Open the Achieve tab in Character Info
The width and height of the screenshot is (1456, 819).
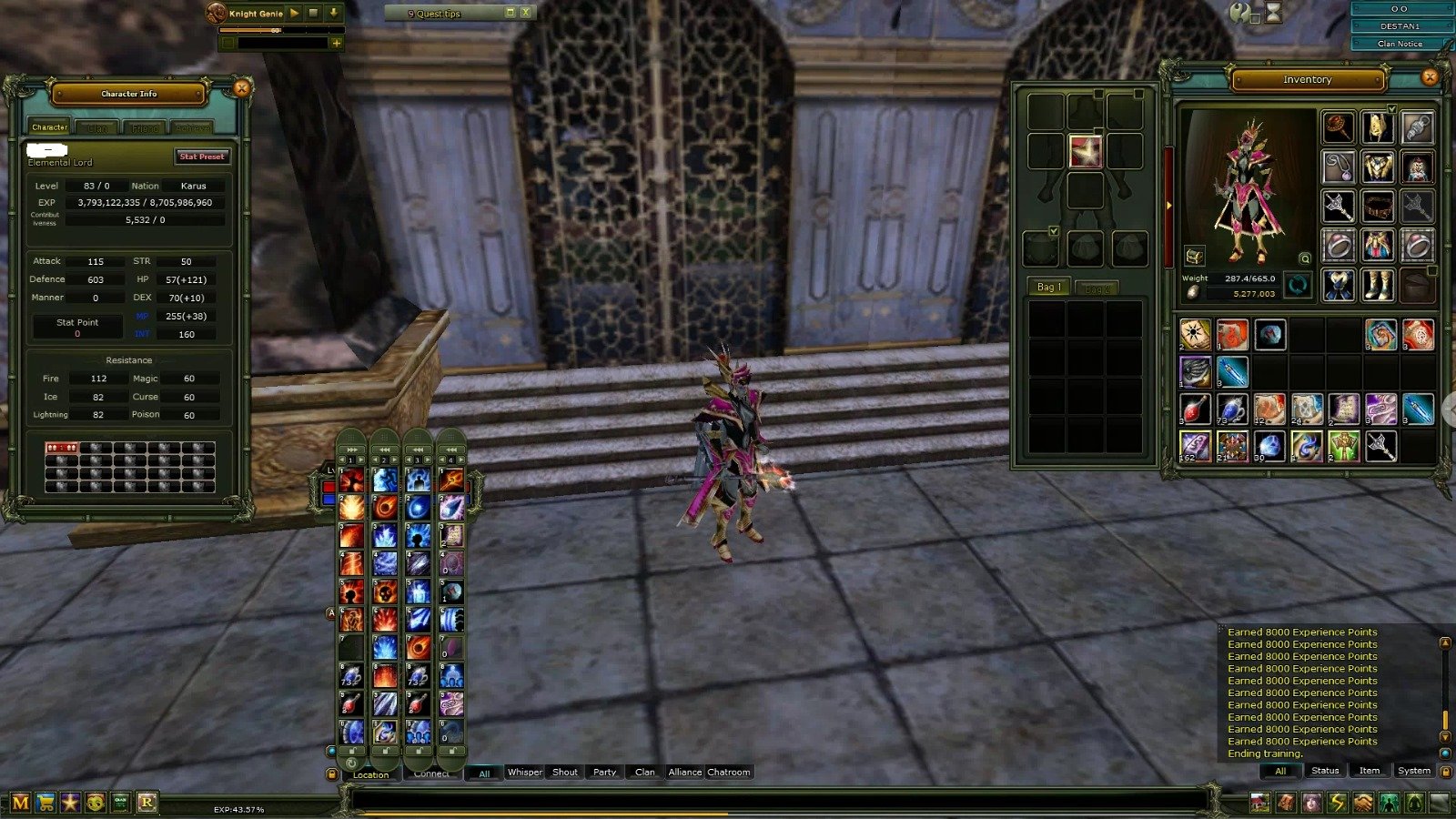[193, 126]
